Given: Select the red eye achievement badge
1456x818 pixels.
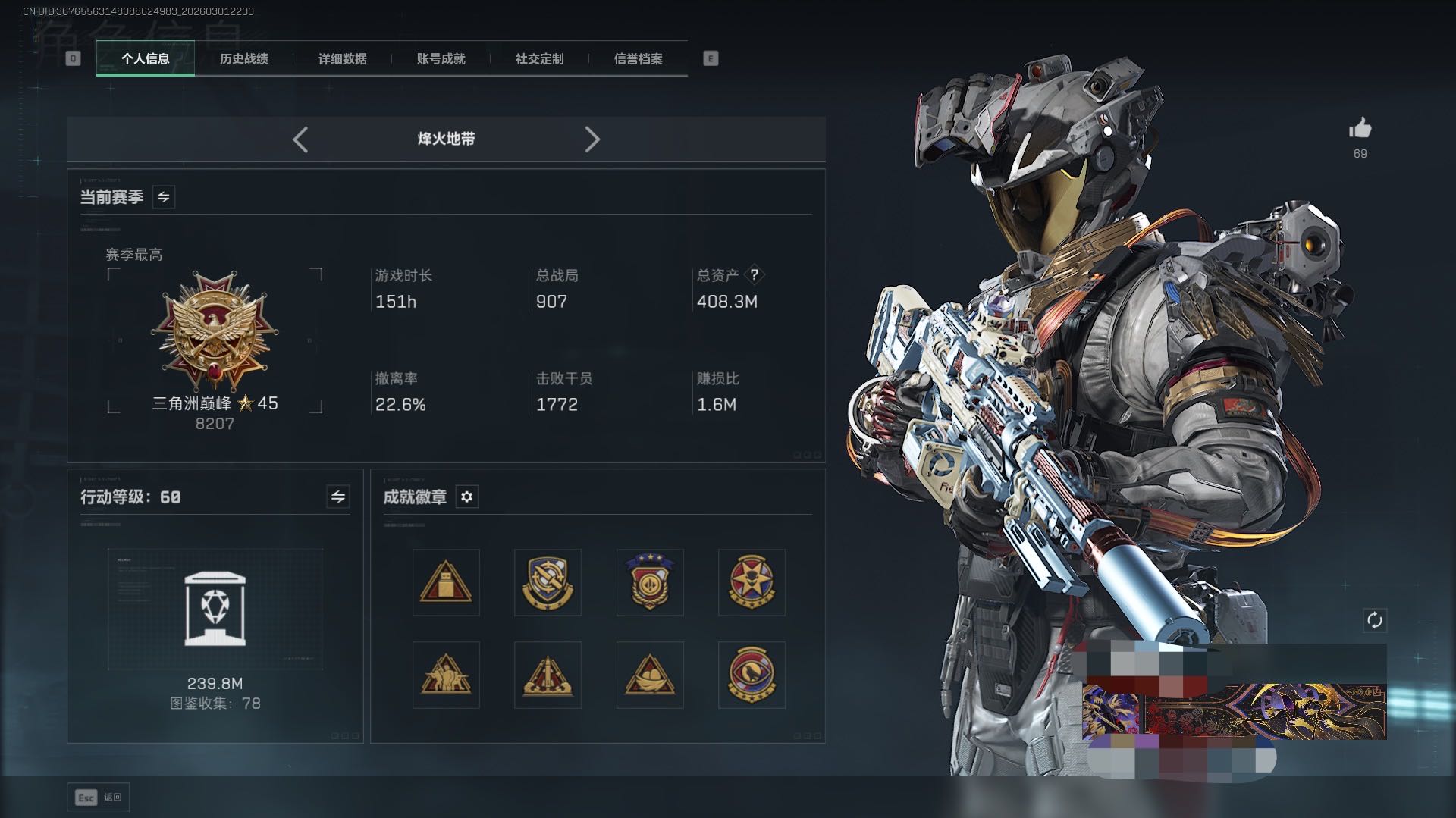Looking at the screenshot, I should pyautogui.click(x=751, y=675).
